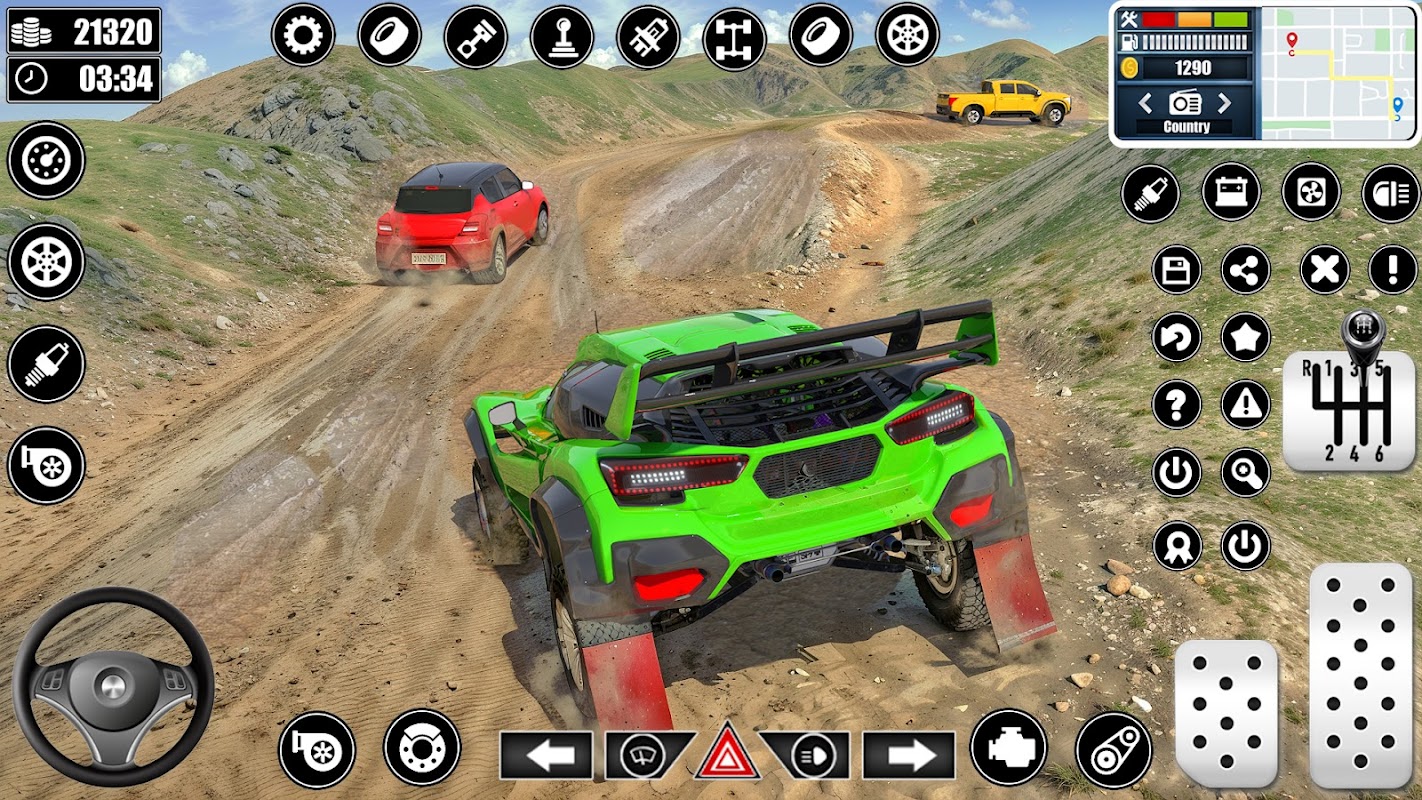Click the star favorite icon

pos(1245,337)
